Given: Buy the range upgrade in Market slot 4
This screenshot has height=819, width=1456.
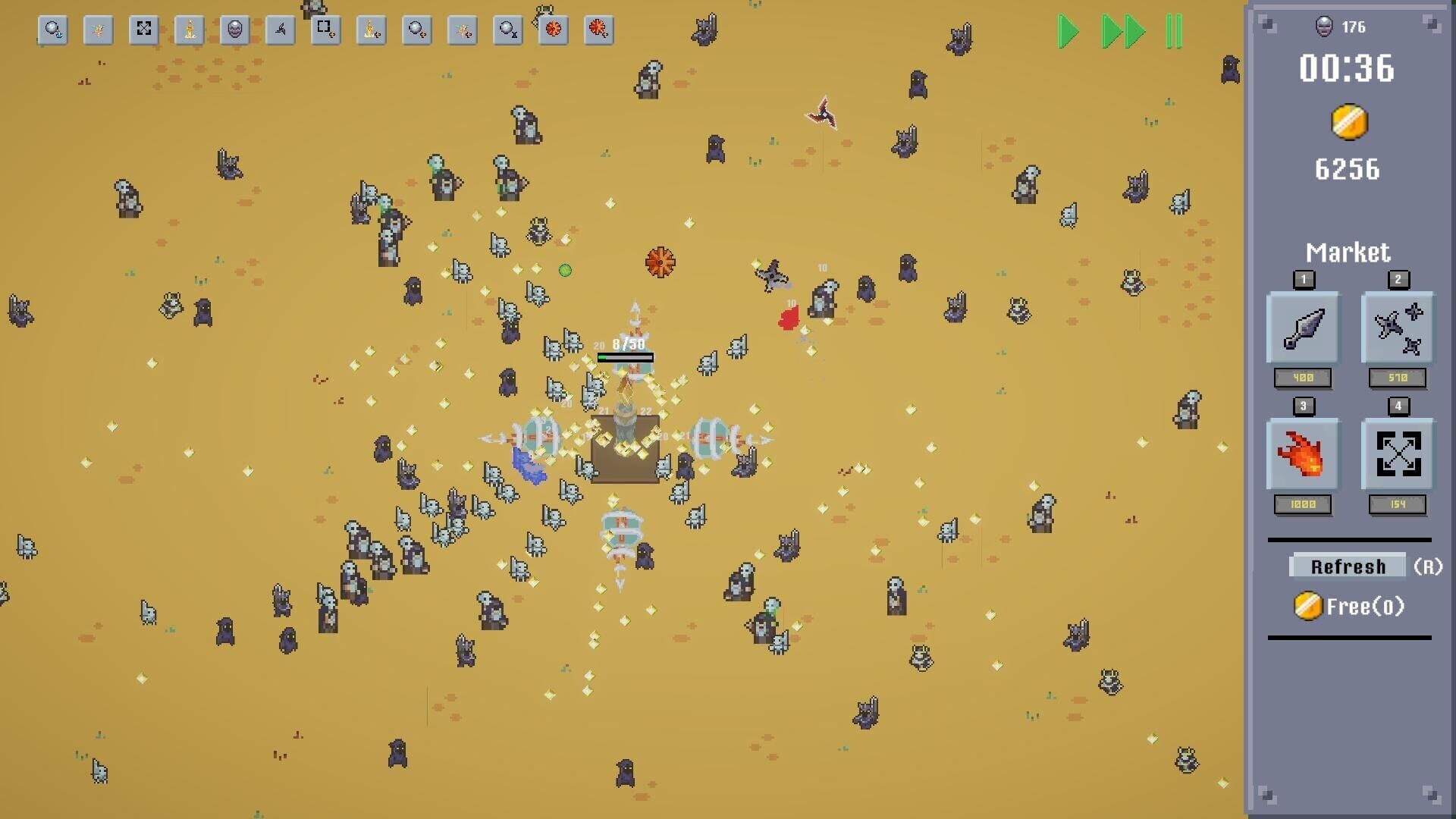Looking at the screenshot, I should (x=1398, y=455).
